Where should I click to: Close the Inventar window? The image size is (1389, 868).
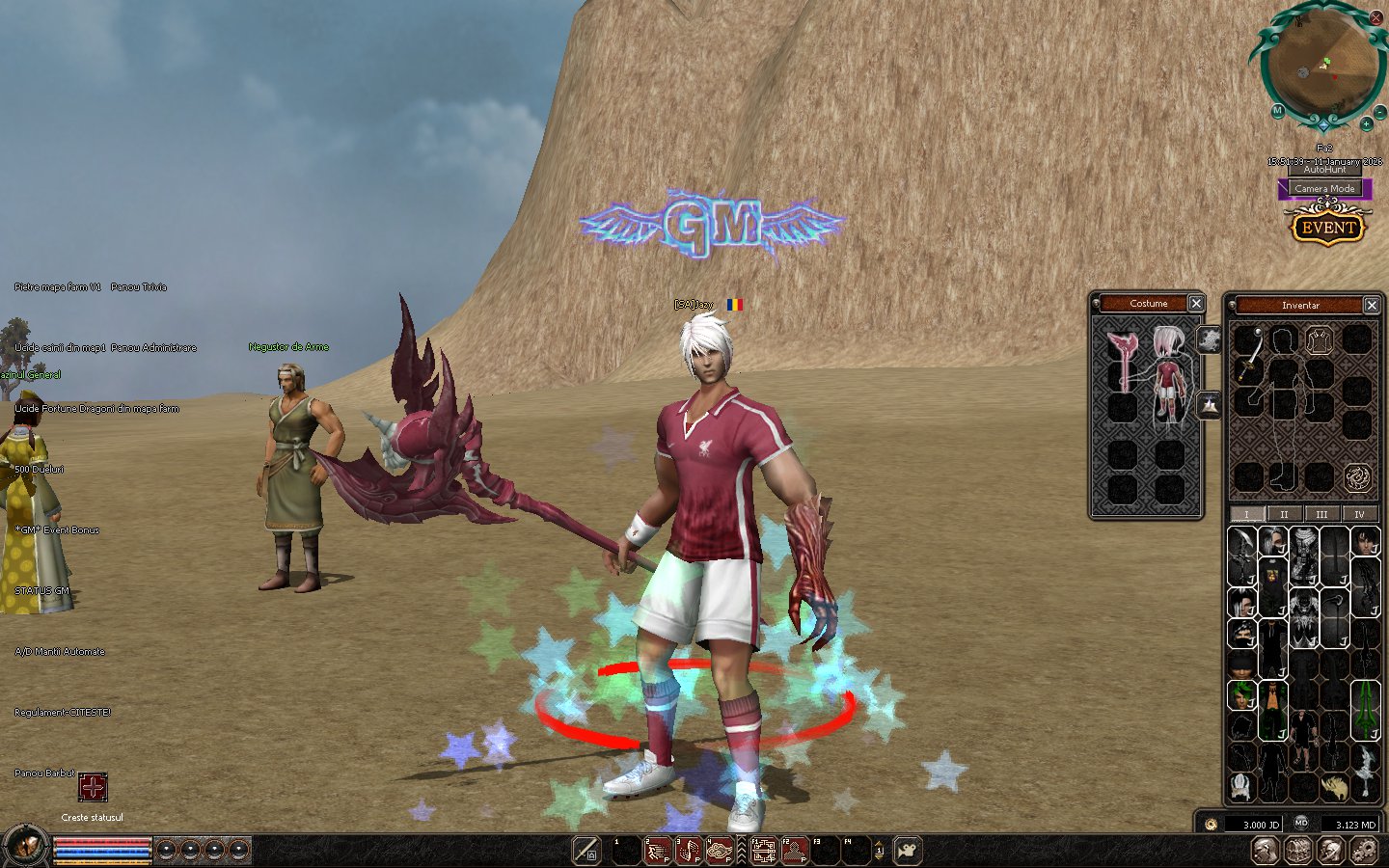pyautogui.click(x=1372, y=306)
